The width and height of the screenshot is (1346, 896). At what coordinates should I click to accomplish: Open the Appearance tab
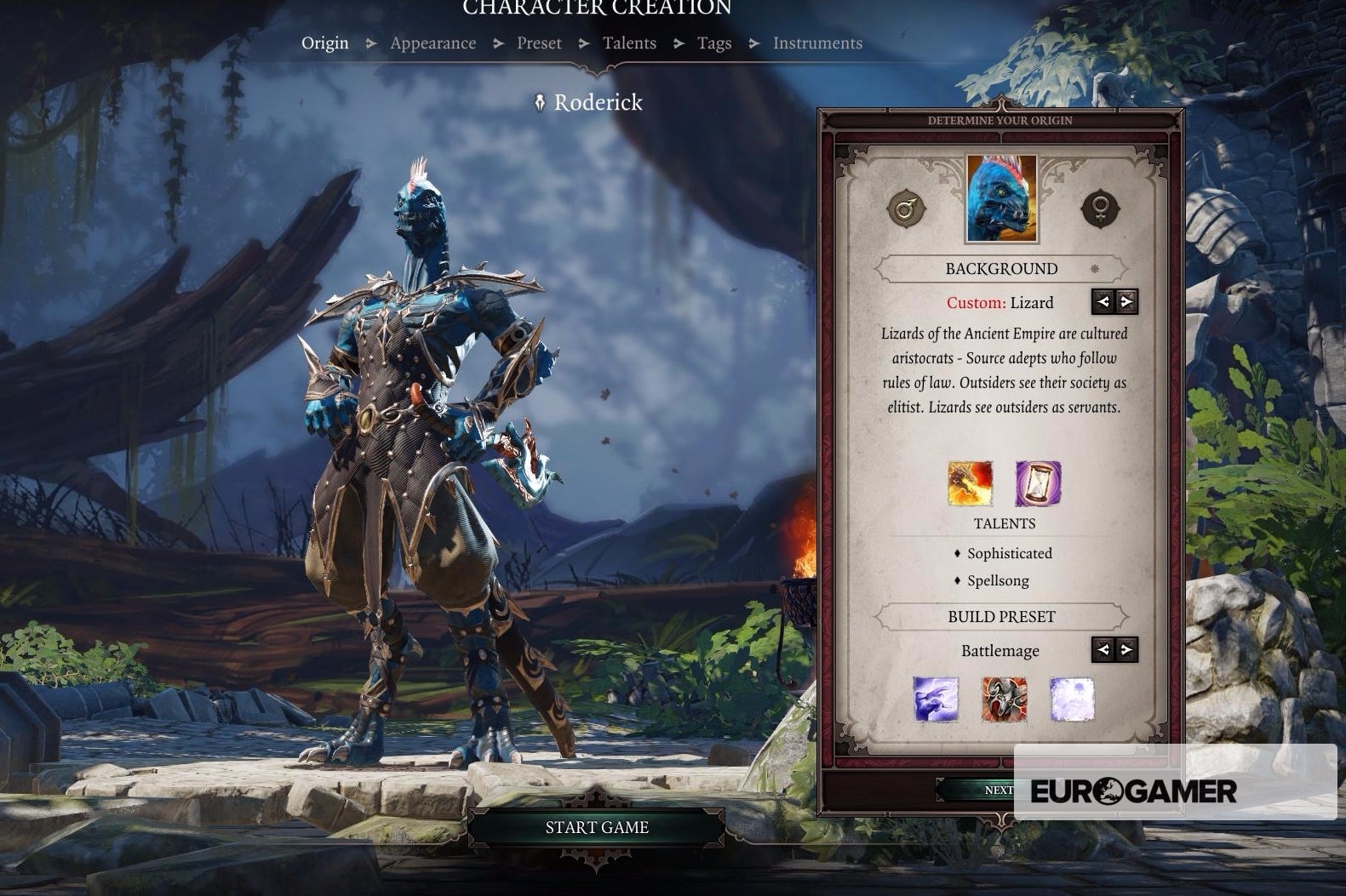click(x=432, y=43)
